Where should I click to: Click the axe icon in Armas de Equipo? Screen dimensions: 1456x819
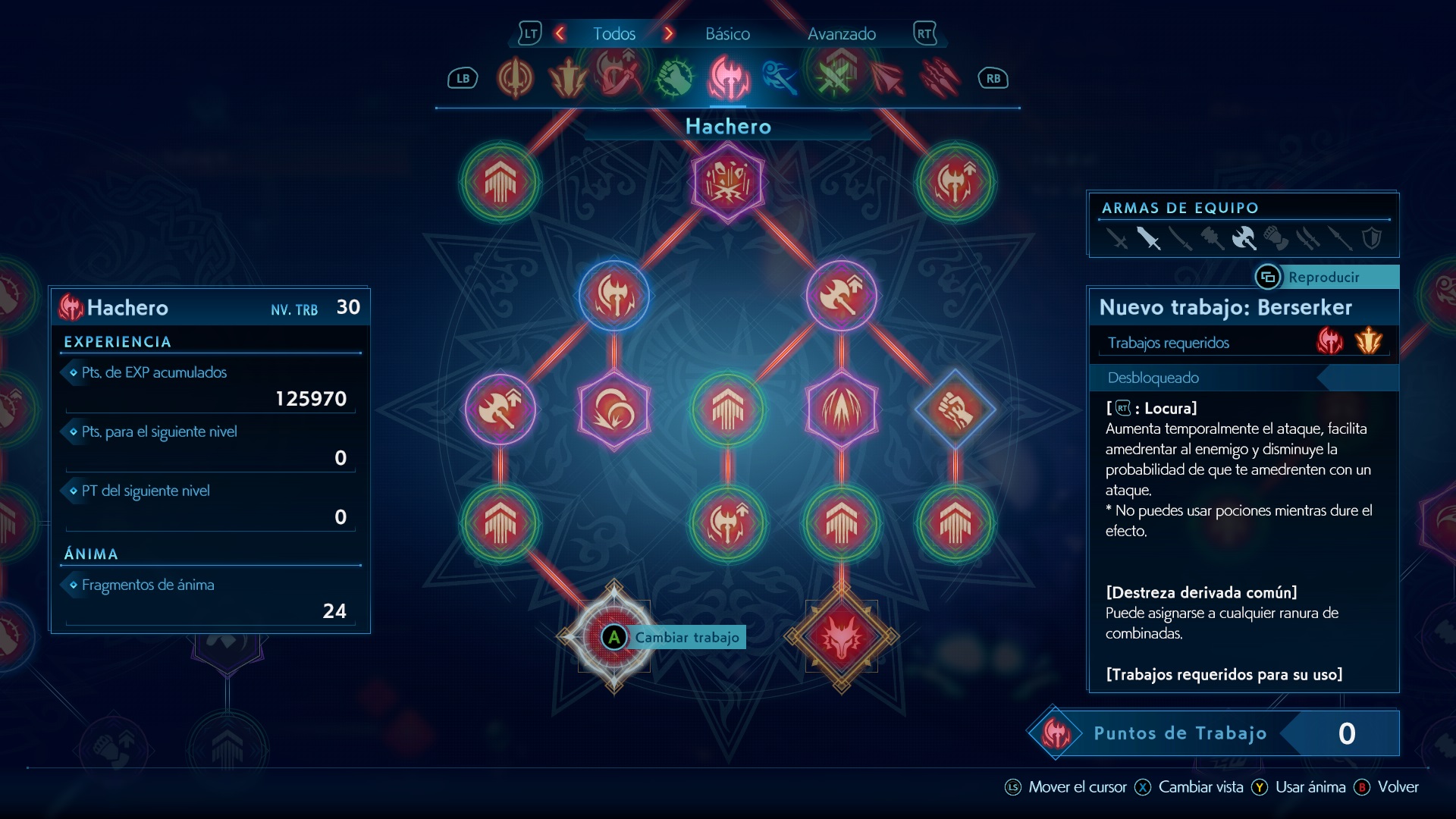(x=1244, y=239)
